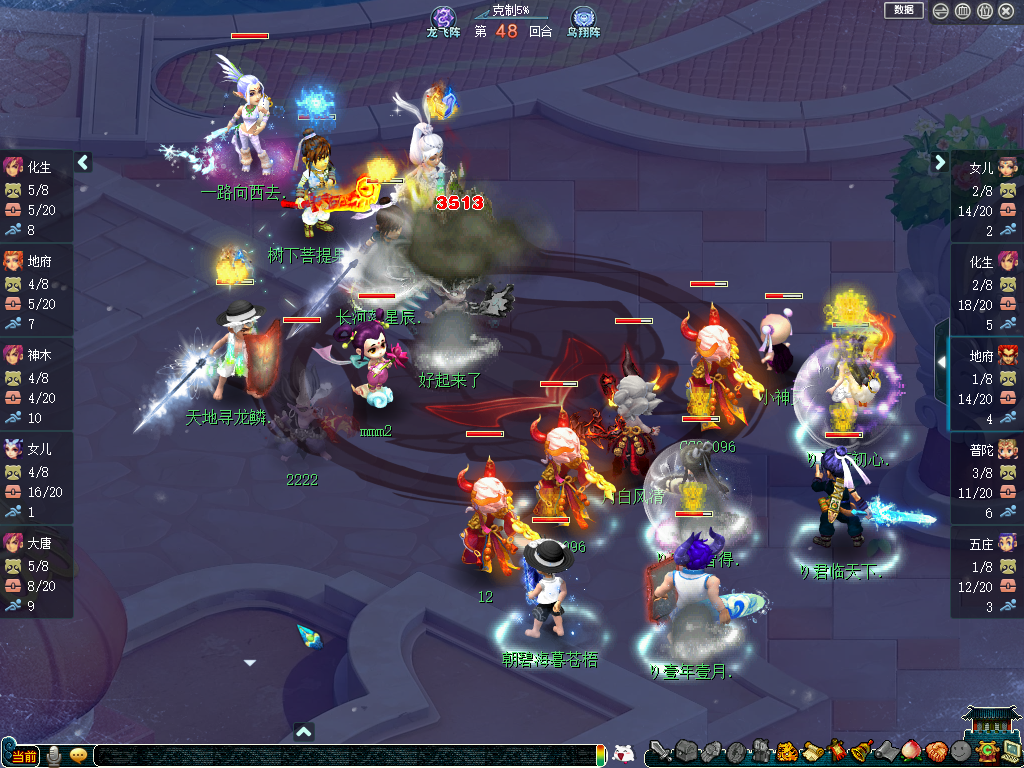Screen dimensions: 1024x768
Task: Open the orange chat bubble icon
Action: [x=78, y=755]
